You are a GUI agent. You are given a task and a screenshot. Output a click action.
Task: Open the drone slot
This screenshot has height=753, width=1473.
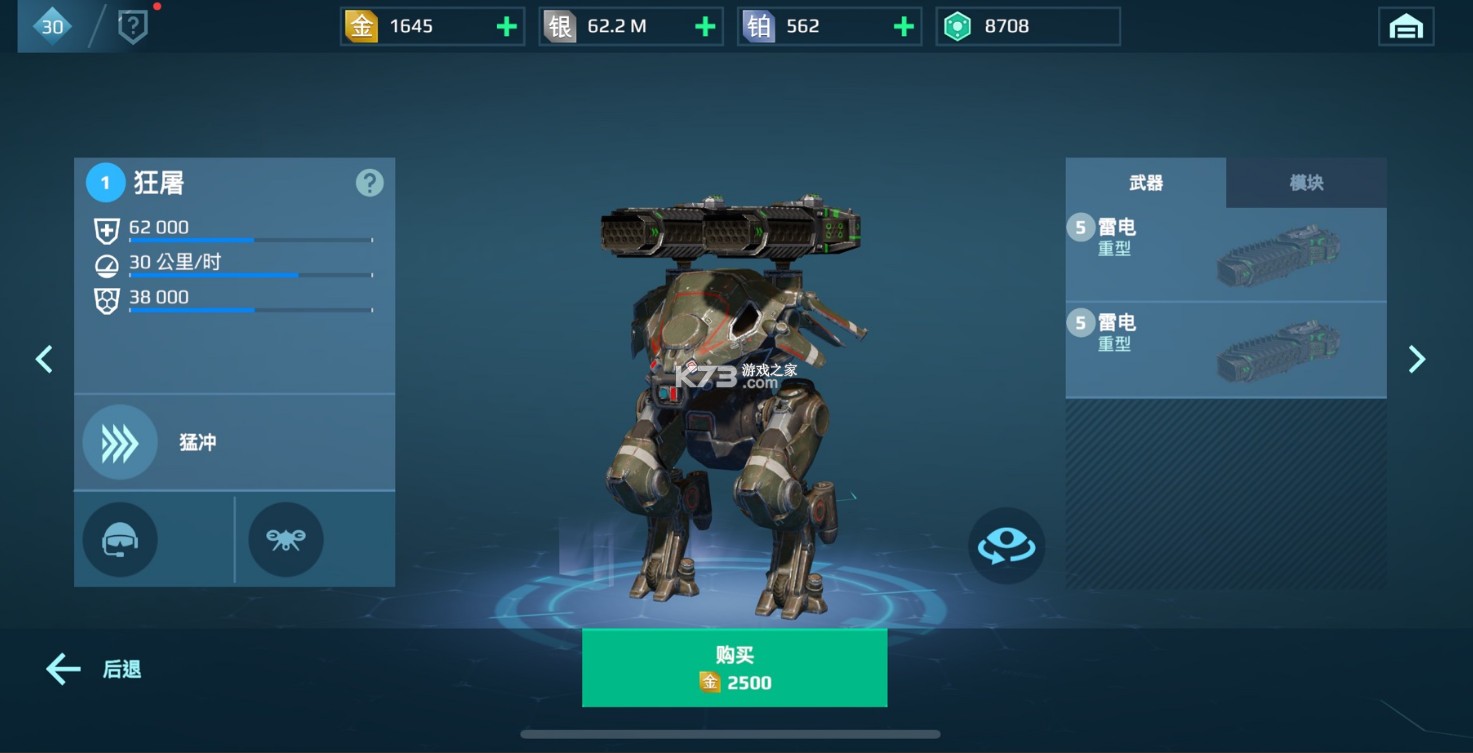(x=286, y=540)
